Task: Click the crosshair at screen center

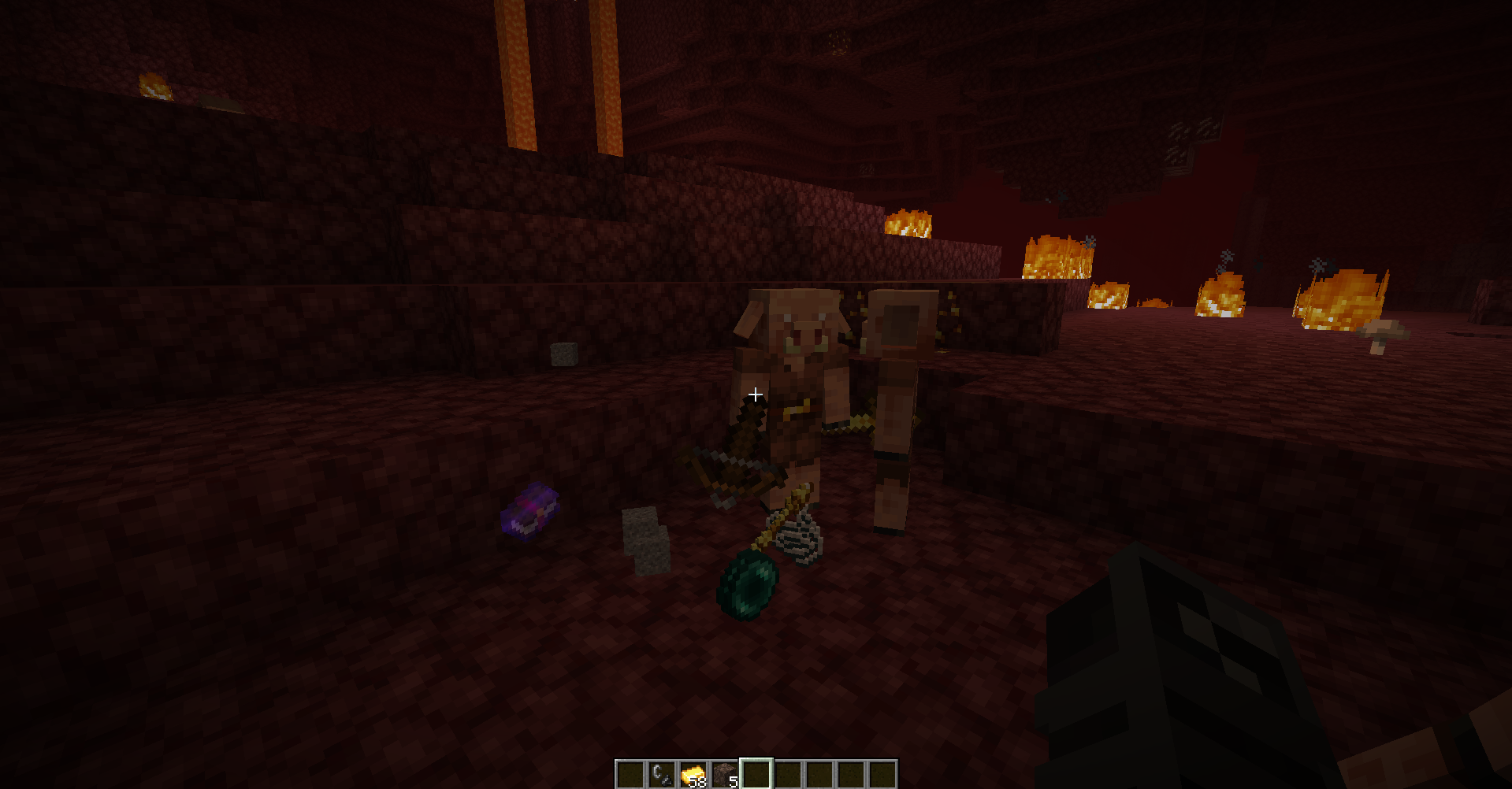Action: [x=754, y=393]
